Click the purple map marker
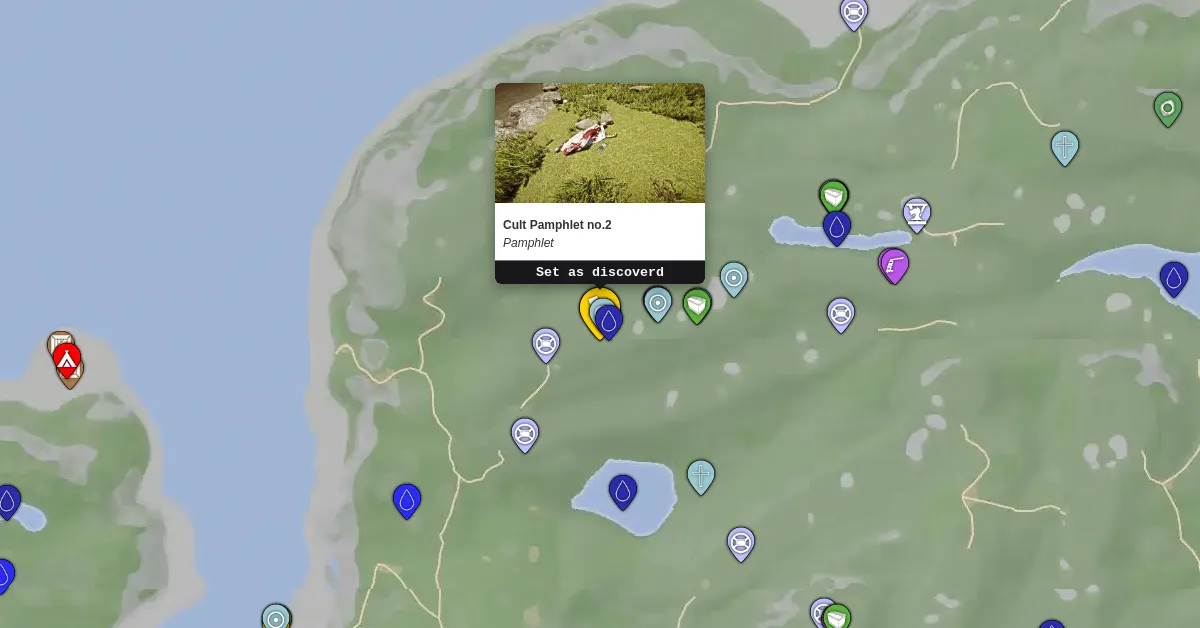The height and width of the screenshot is (628, 1200). 894,265
